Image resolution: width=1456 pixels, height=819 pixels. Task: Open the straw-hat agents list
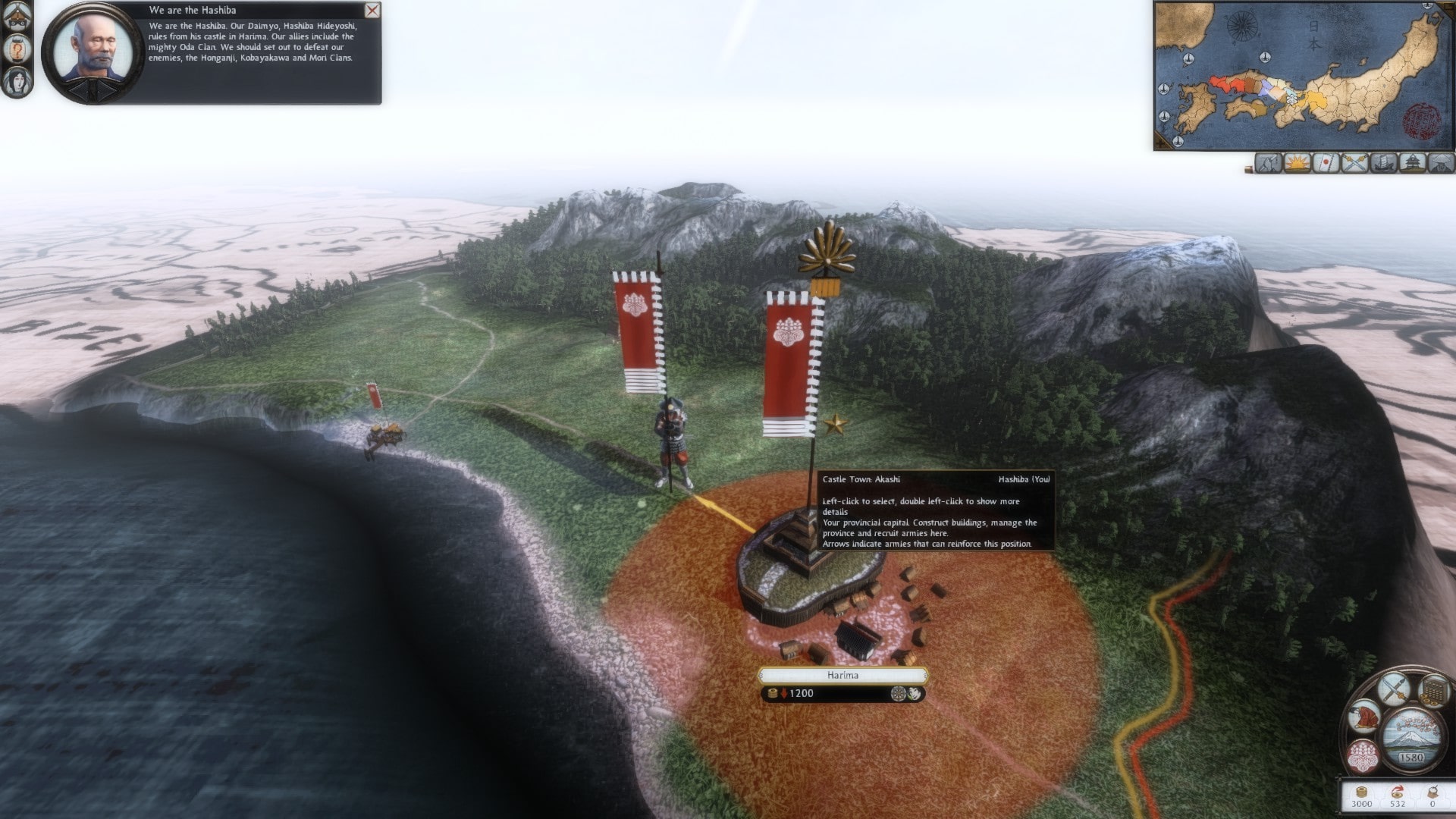[1440, 162]
